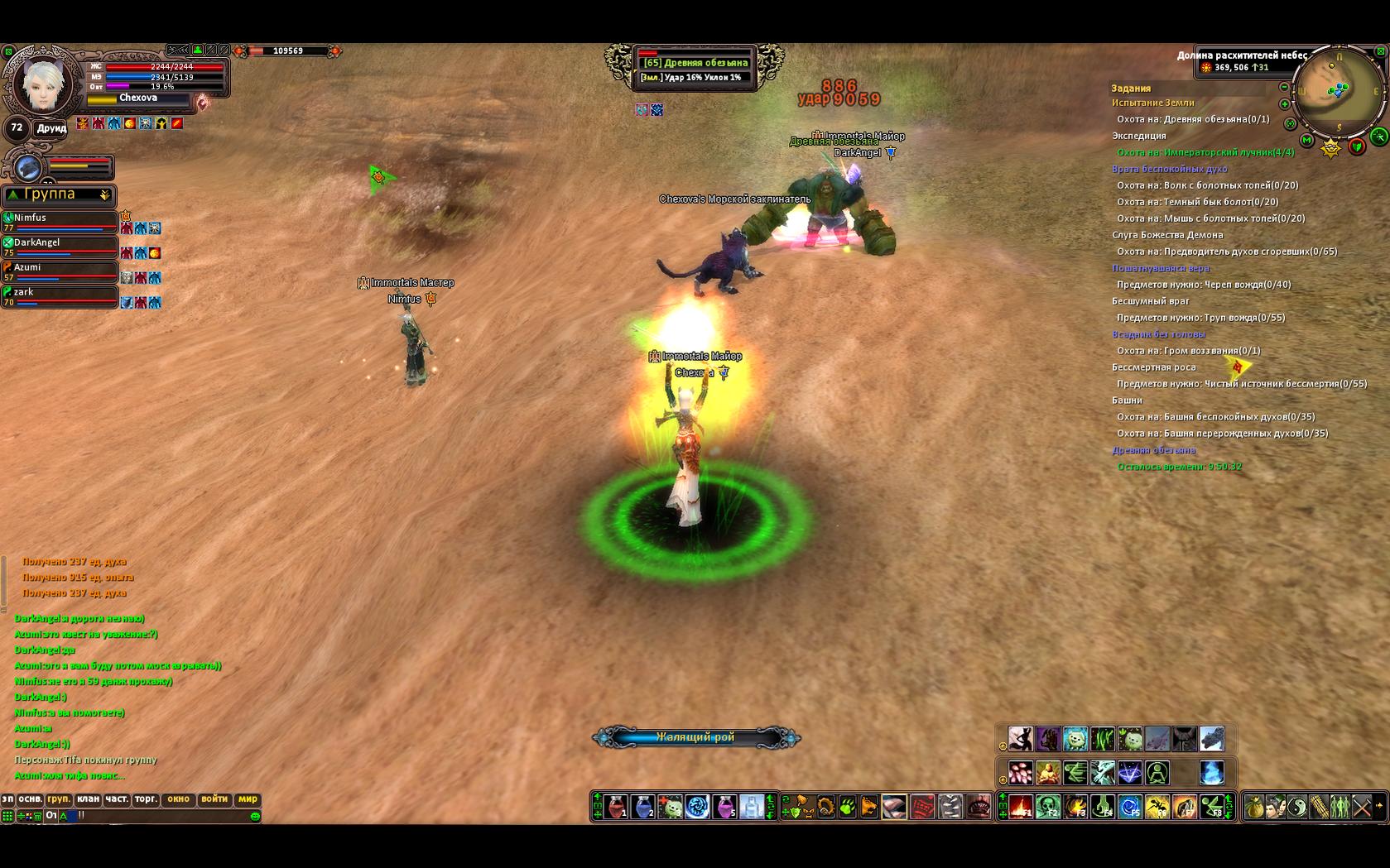
Task: Use the blue mana potion slot
Action: (x=643, y=807)
